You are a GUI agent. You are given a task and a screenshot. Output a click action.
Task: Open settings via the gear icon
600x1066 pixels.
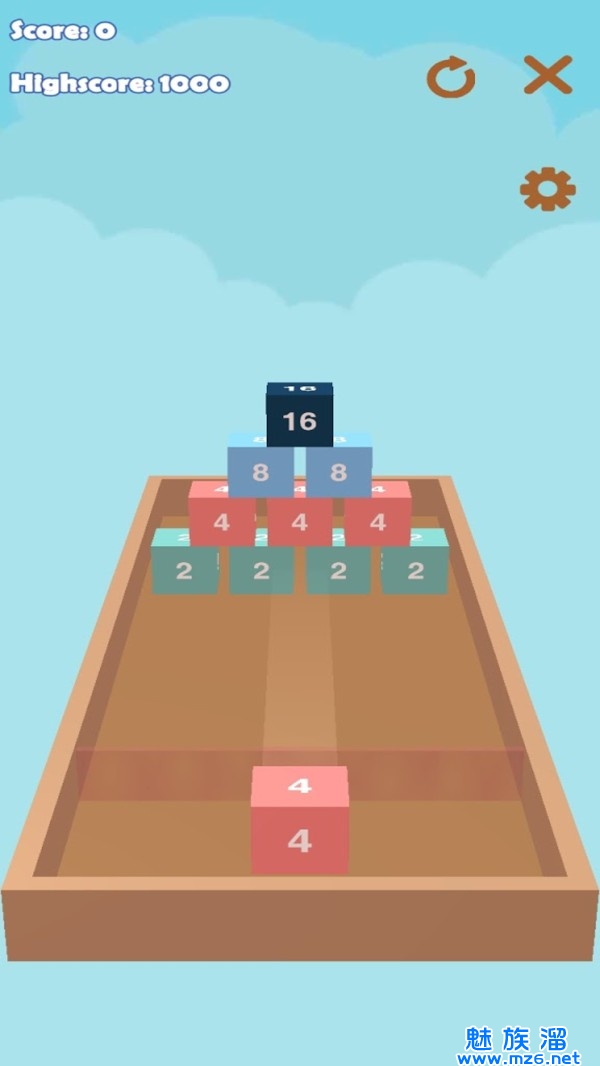point(547,189)
